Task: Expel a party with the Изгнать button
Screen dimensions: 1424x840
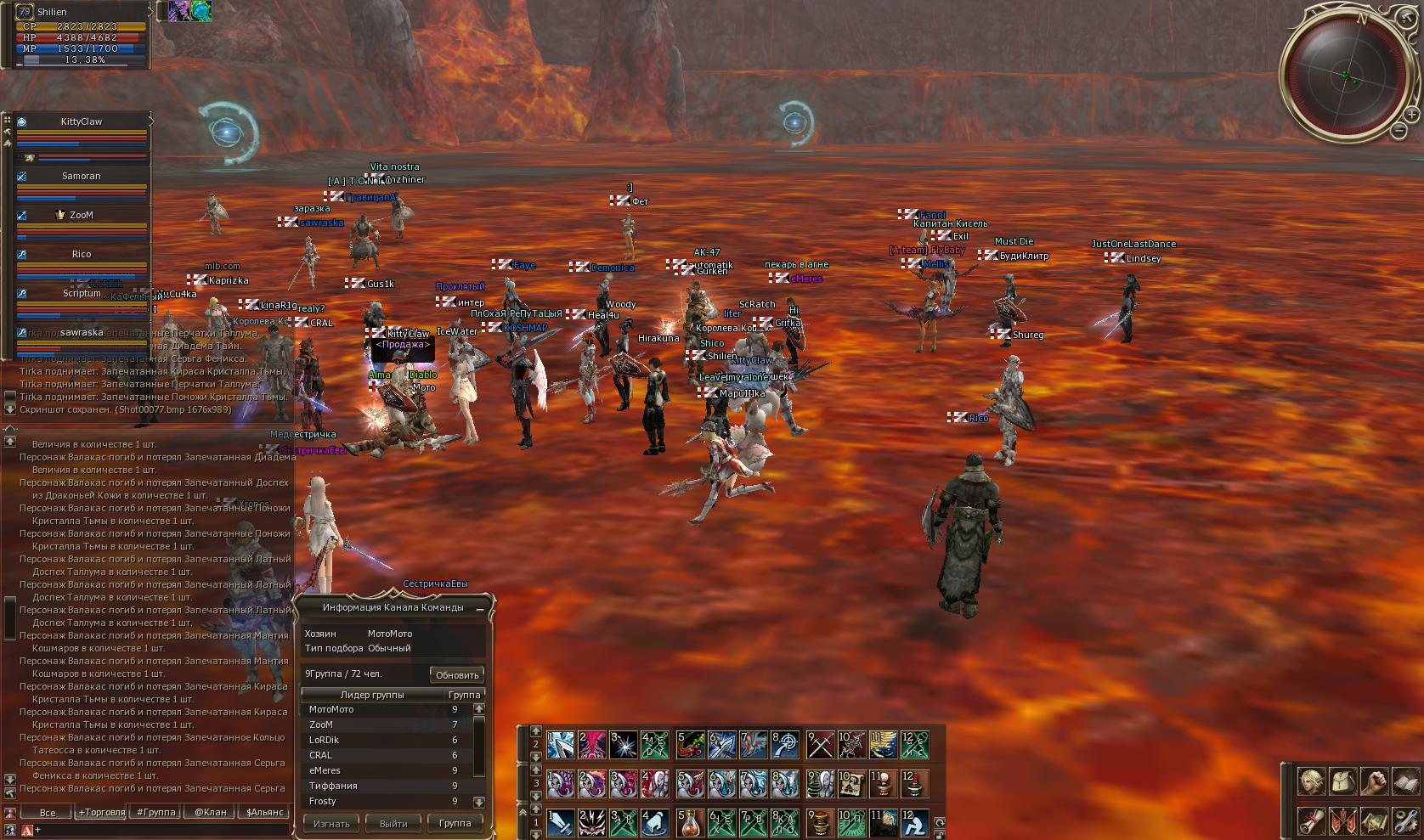Action: point(331,823)
